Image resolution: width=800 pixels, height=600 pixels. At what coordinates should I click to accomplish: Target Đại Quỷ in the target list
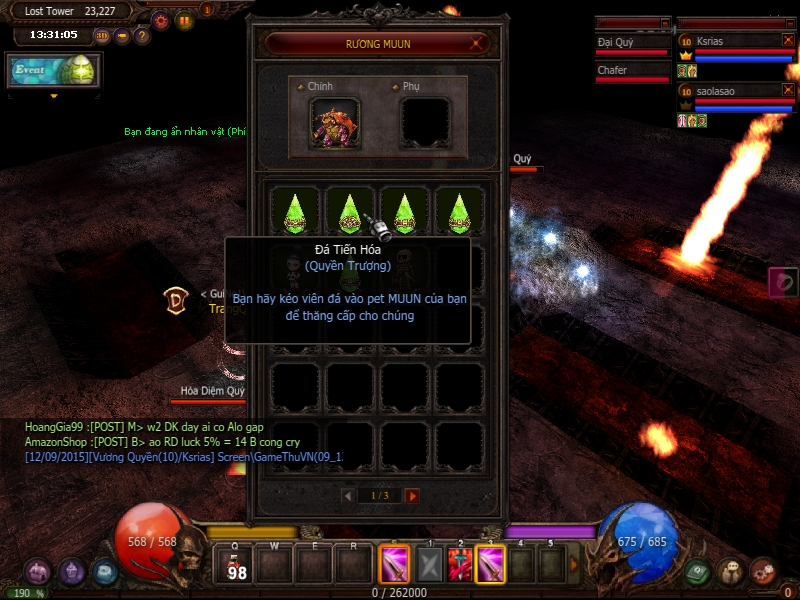pyautogui.click(x=632, y=43)
